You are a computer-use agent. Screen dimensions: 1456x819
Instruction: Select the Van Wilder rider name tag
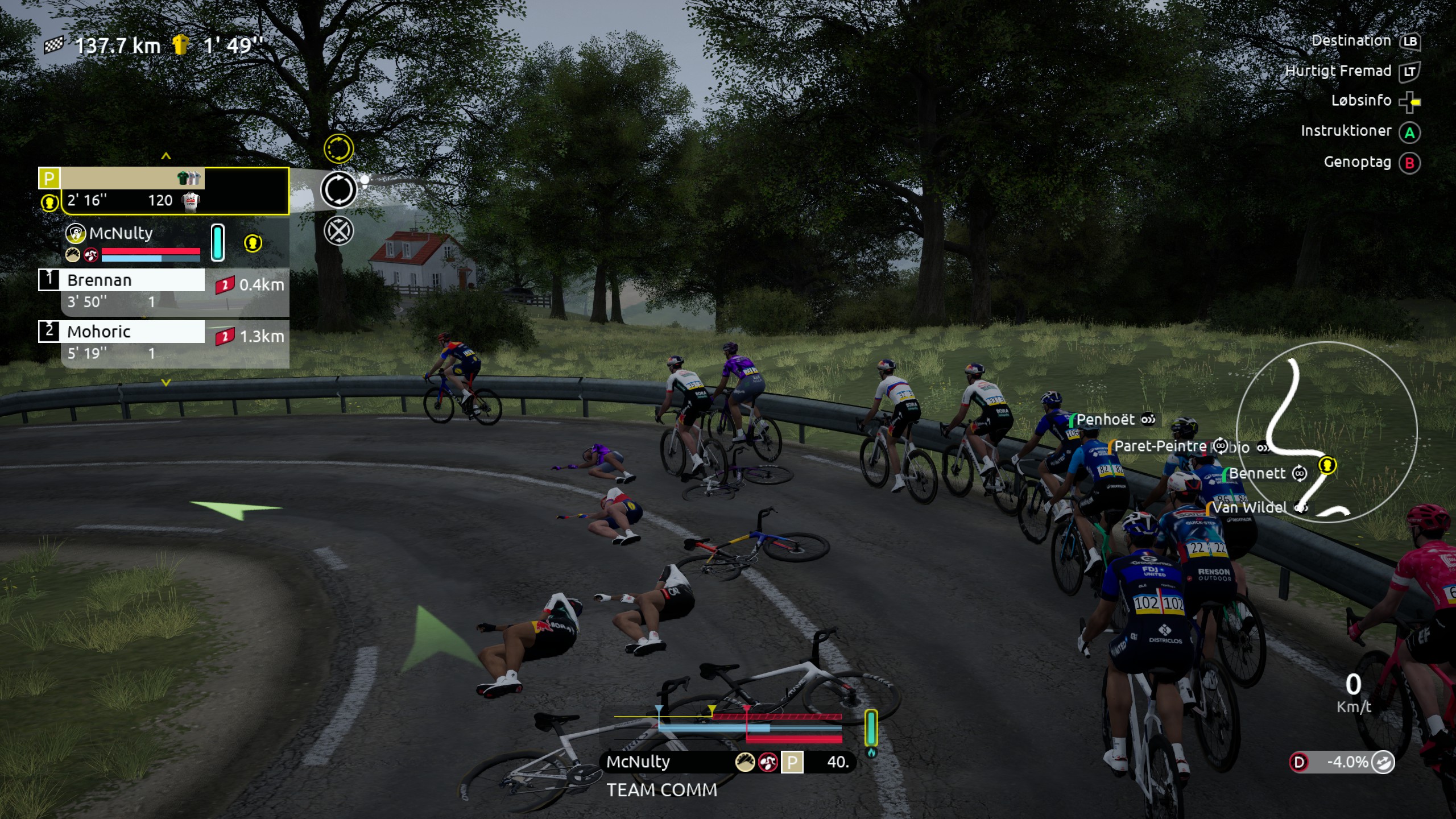pyautogui.click(x=1249, y=507)
